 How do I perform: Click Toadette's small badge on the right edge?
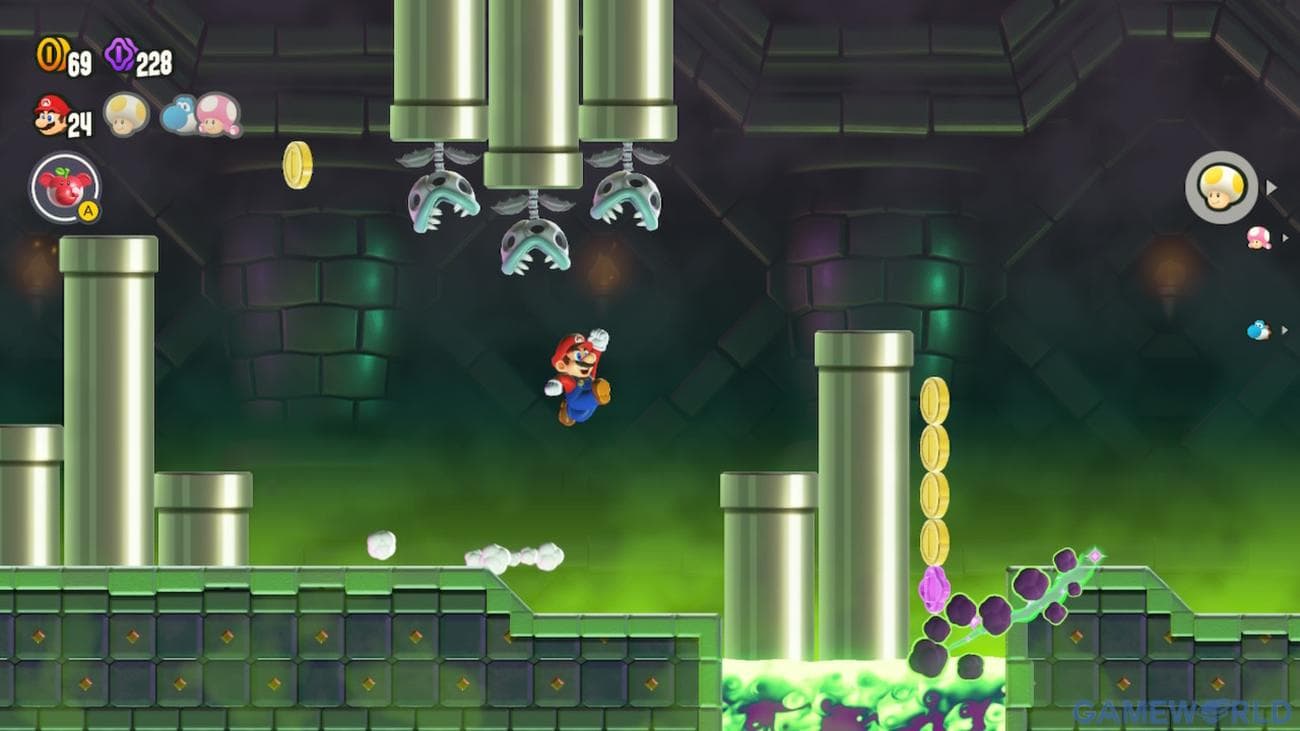point(1258,239)
